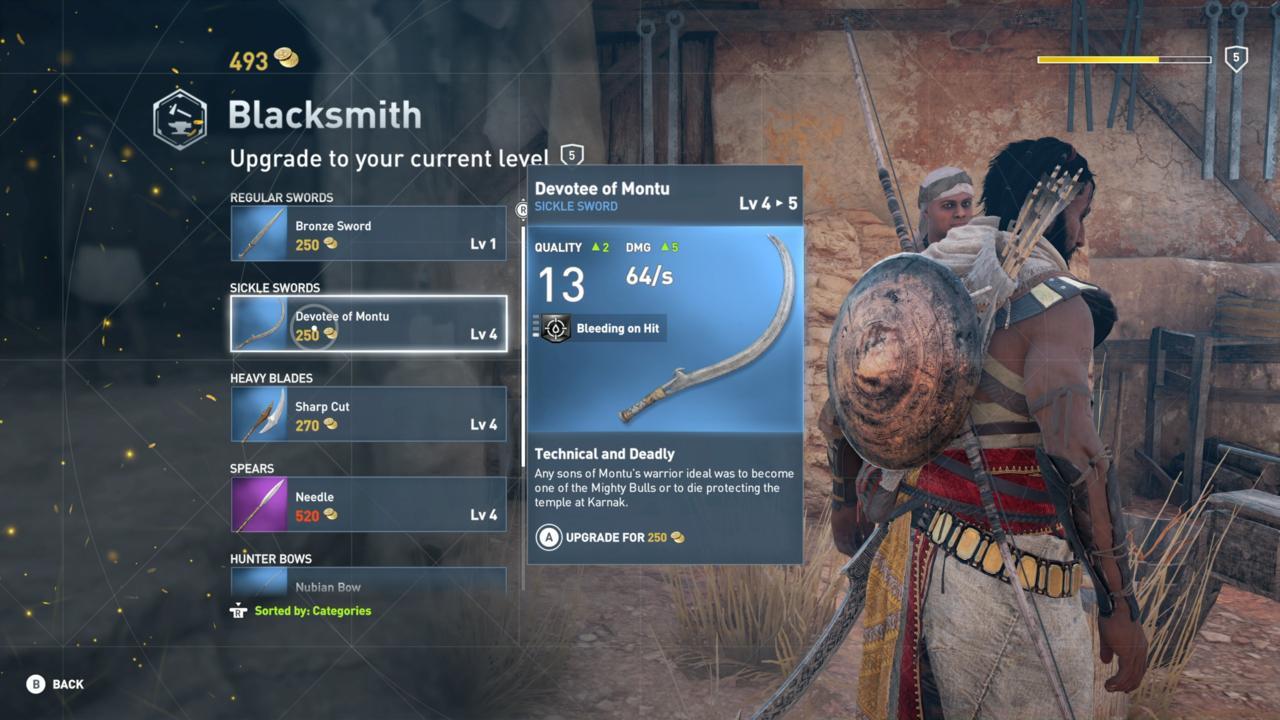Expand the Spears category header
The image size is (1280, 720).
[x=253, y=468]
